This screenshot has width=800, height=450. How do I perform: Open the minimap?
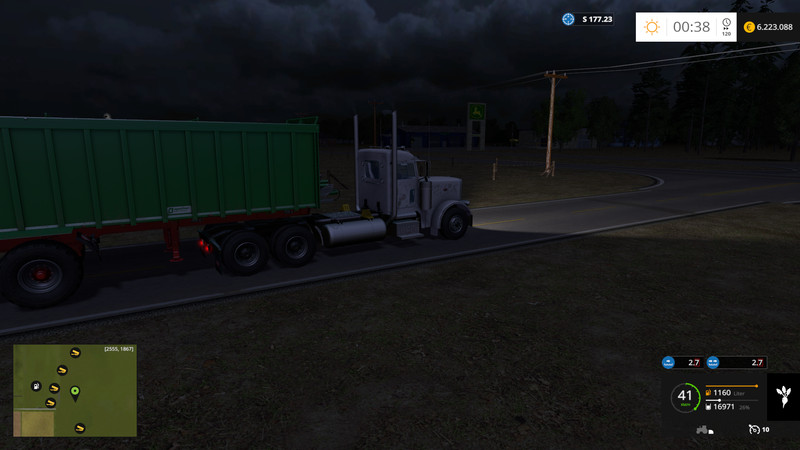pyautogui.click(x=75, y=391)
